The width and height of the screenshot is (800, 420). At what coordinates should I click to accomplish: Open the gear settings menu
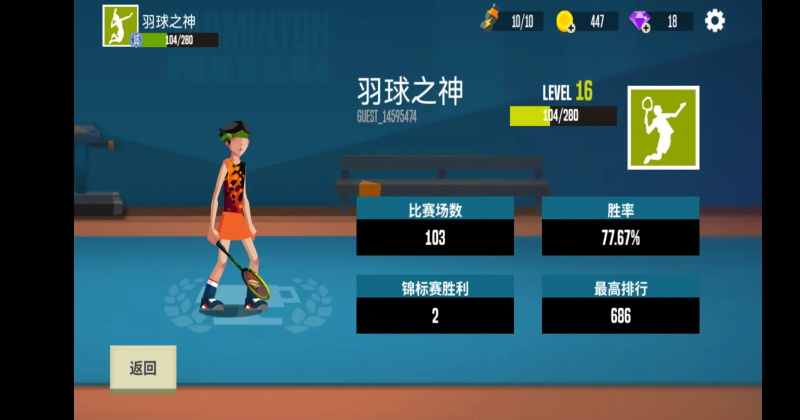point(714,20)
